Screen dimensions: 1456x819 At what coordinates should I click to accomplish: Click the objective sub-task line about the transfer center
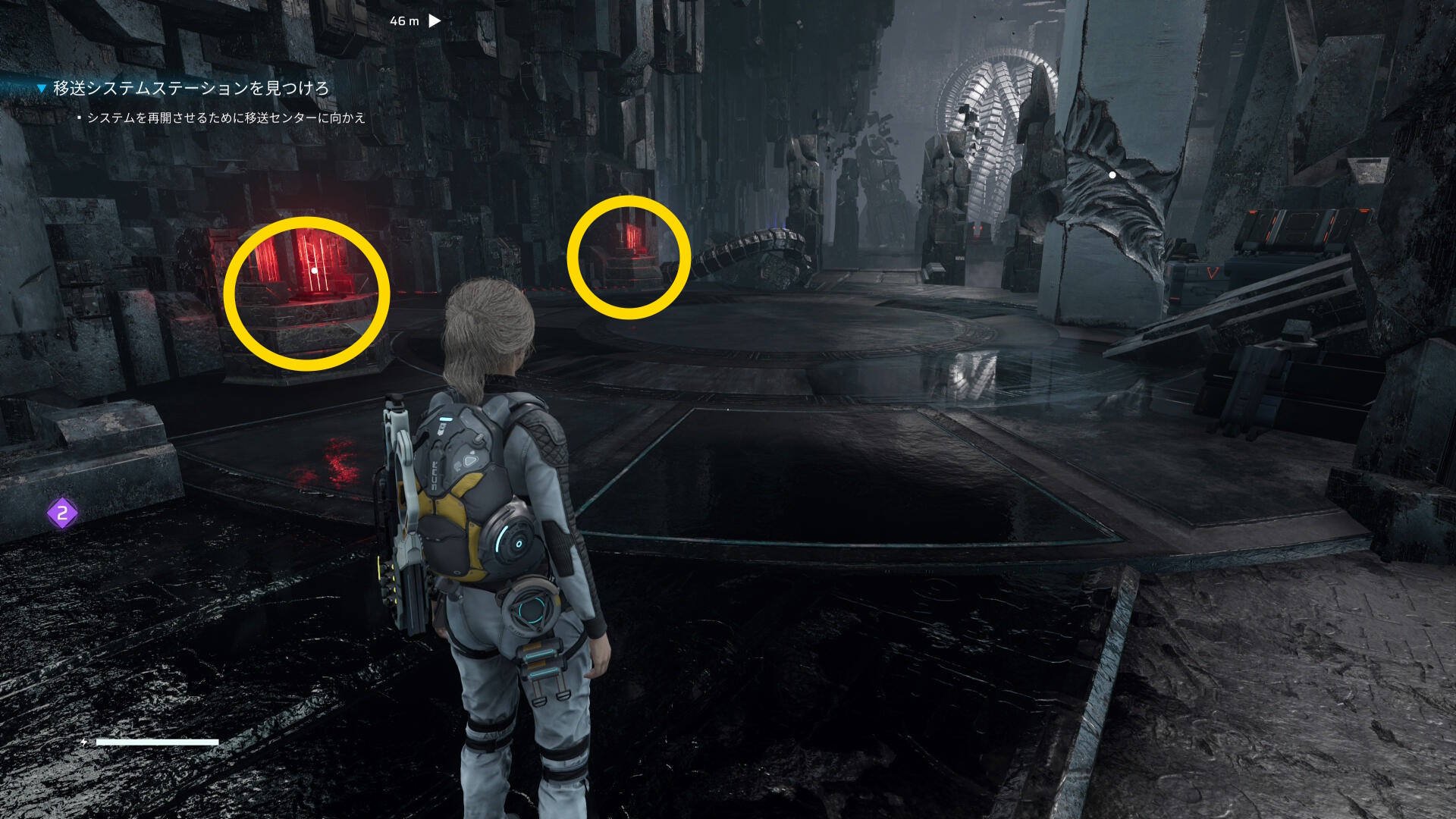pos(226,118)
